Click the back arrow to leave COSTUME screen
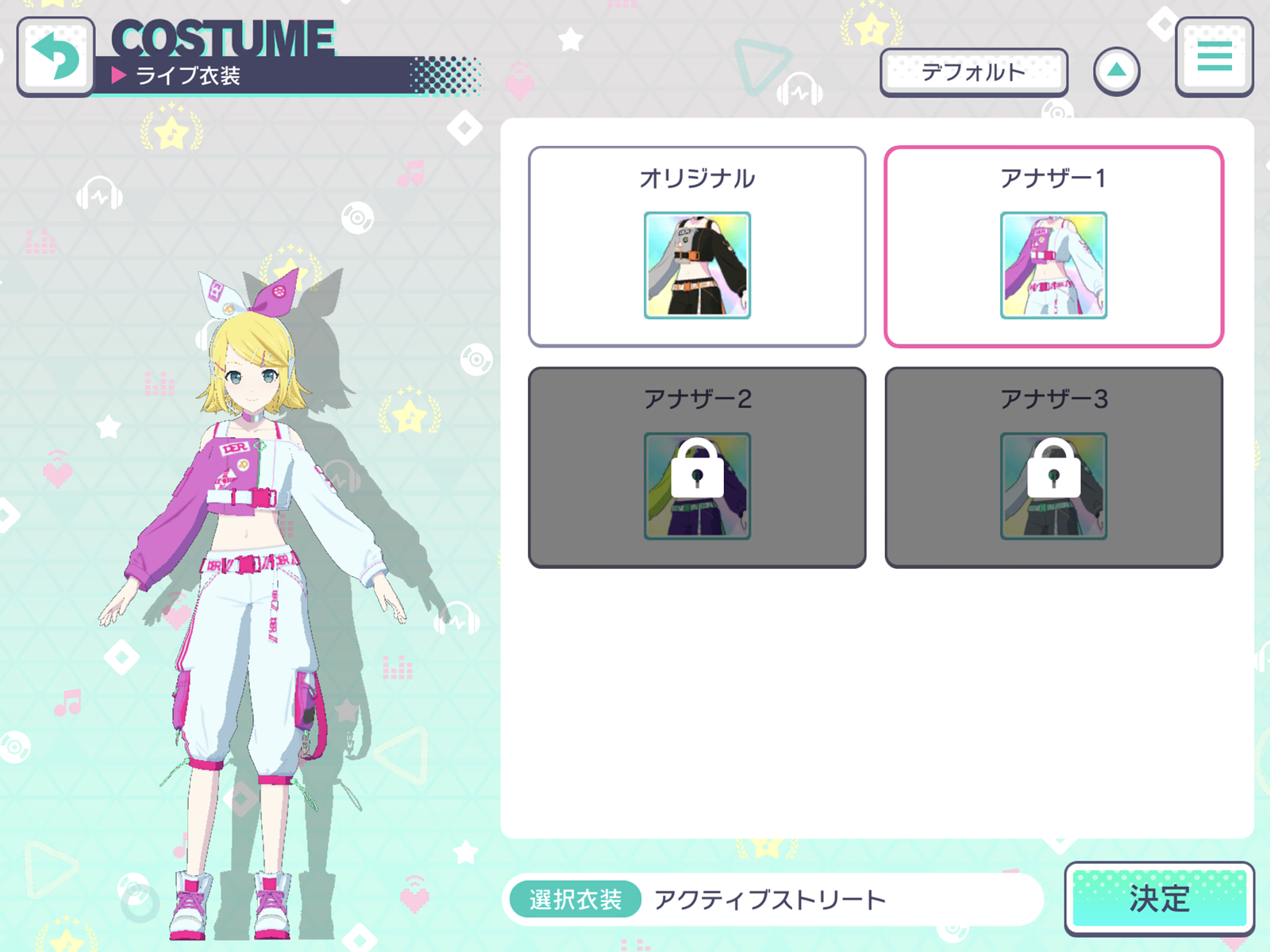This screenshot has width=1270, height=952. click(x=54, y=57)
